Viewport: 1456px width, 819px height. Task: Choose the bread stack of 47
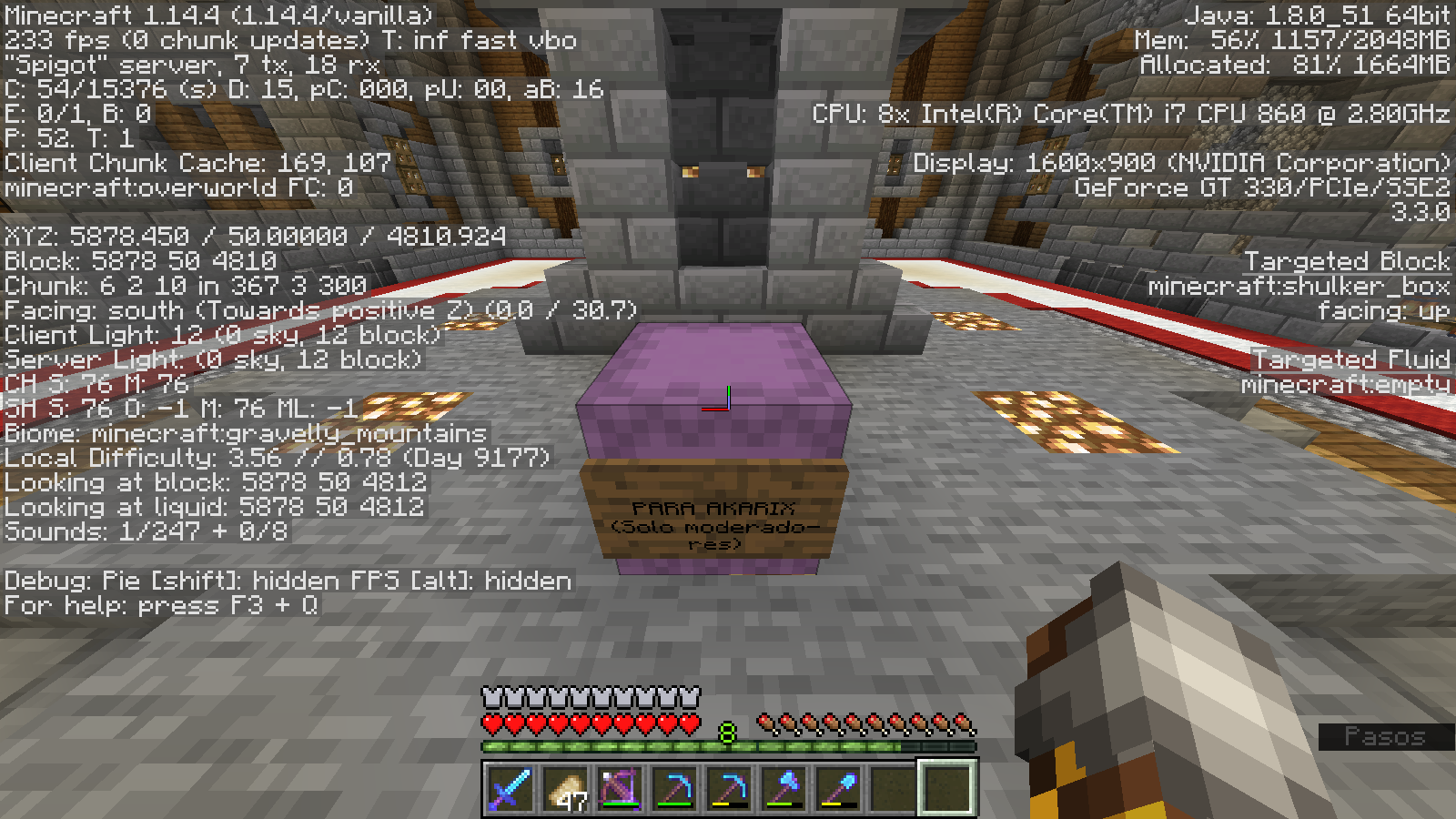point(564,788)
